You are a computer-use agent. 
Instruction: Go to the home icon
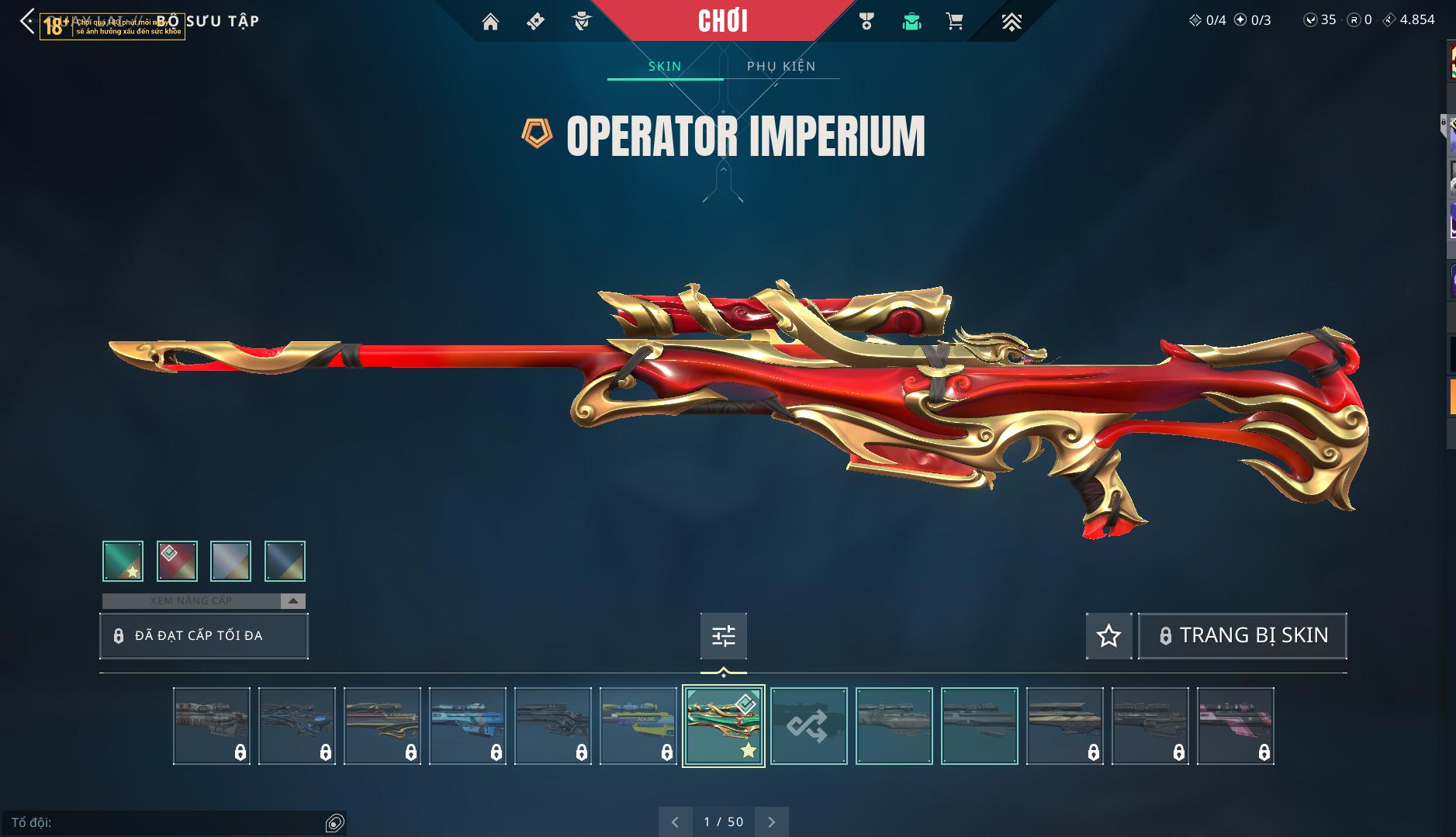[x=490, y=22]
